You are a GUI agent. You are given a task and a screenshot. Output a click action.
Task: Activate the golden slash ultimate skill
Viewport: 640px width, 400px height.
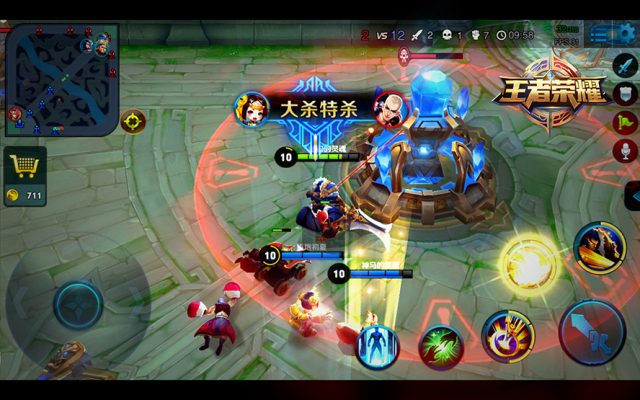(600, 247)
